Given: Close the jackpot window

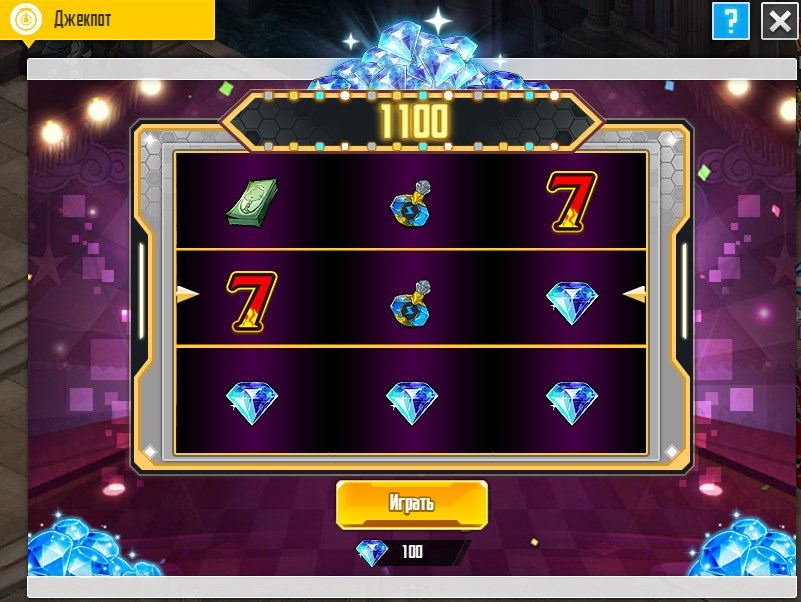Looking at the screenshot, I should [x=779, y=21].
